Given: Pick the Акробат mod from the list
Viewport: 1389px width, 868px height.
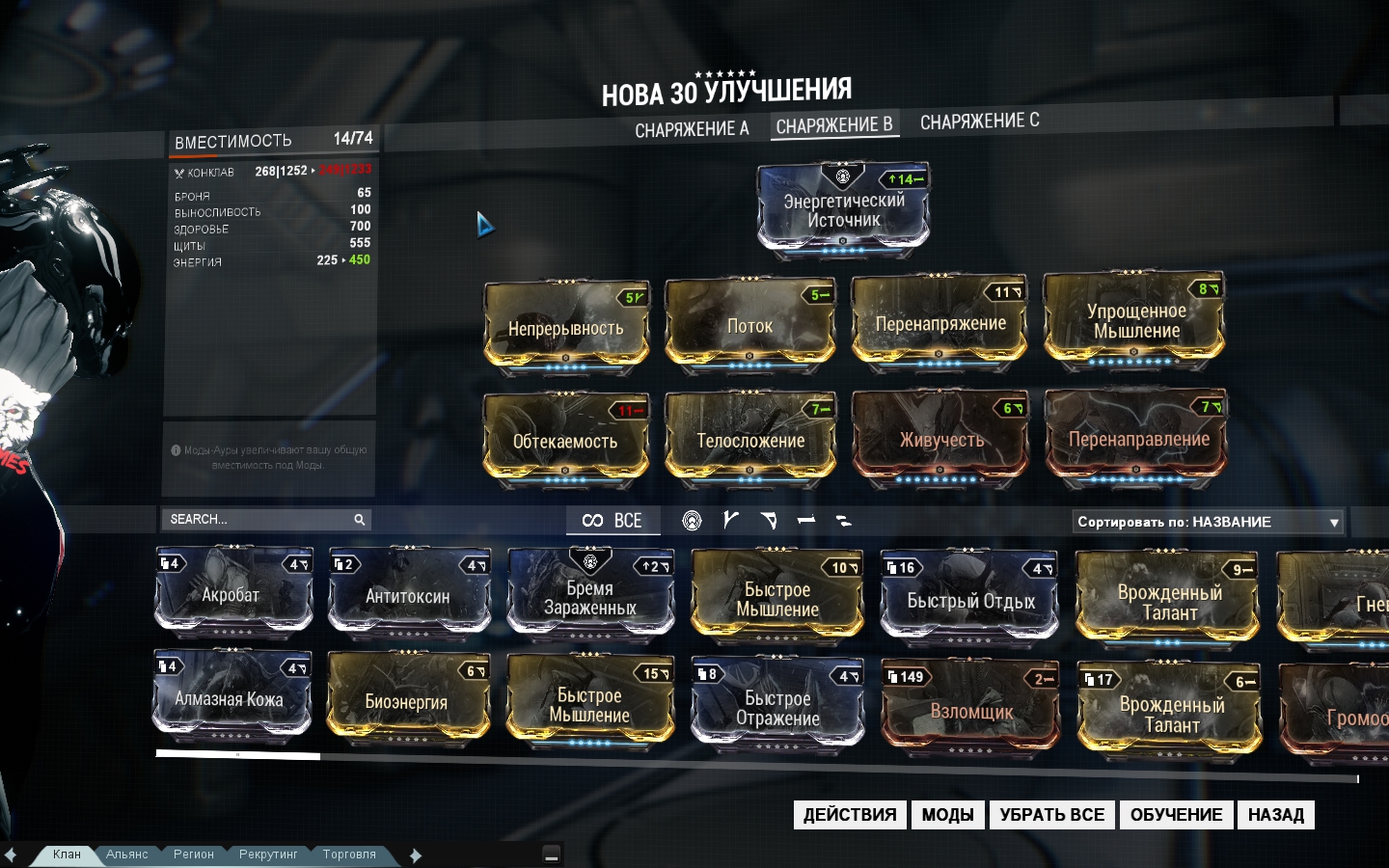Looking at the screenshot, I should point(232,593).
